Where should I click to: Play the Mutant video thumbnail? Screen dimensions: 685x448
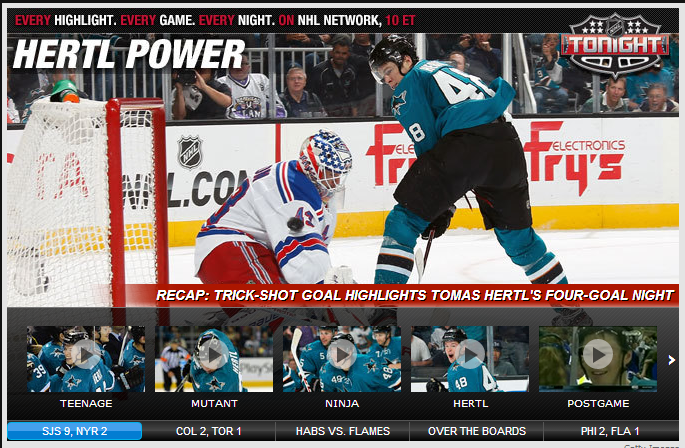[x=214, y=357]
